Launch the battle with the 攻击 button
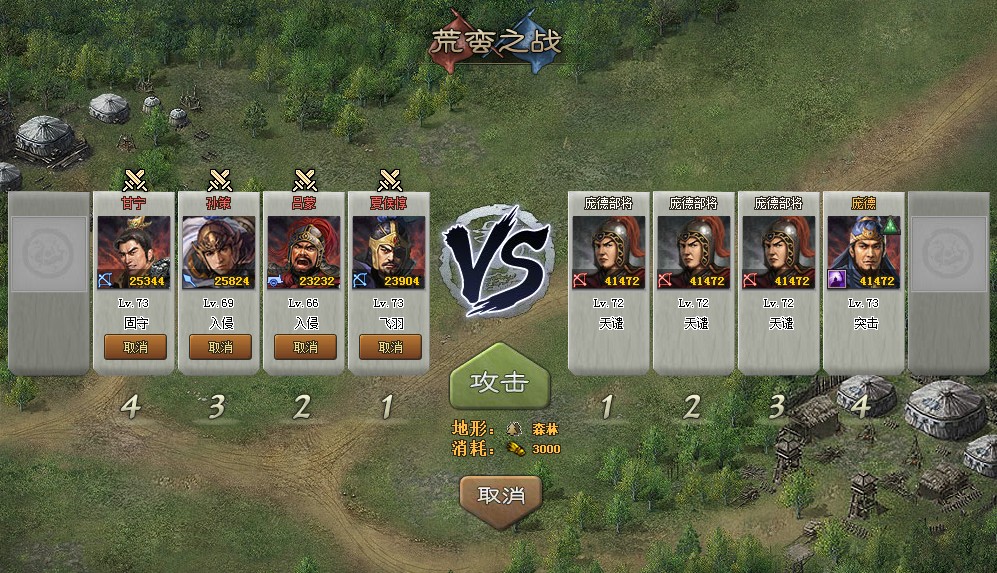The height and width of the screenshot is (573, 997). pos(499,383)
